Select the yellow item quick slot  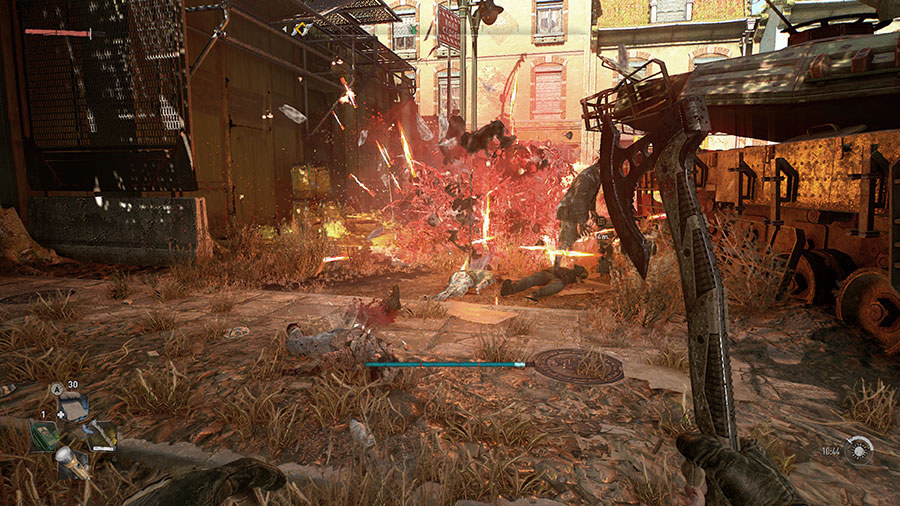click(x=102, y=434)
